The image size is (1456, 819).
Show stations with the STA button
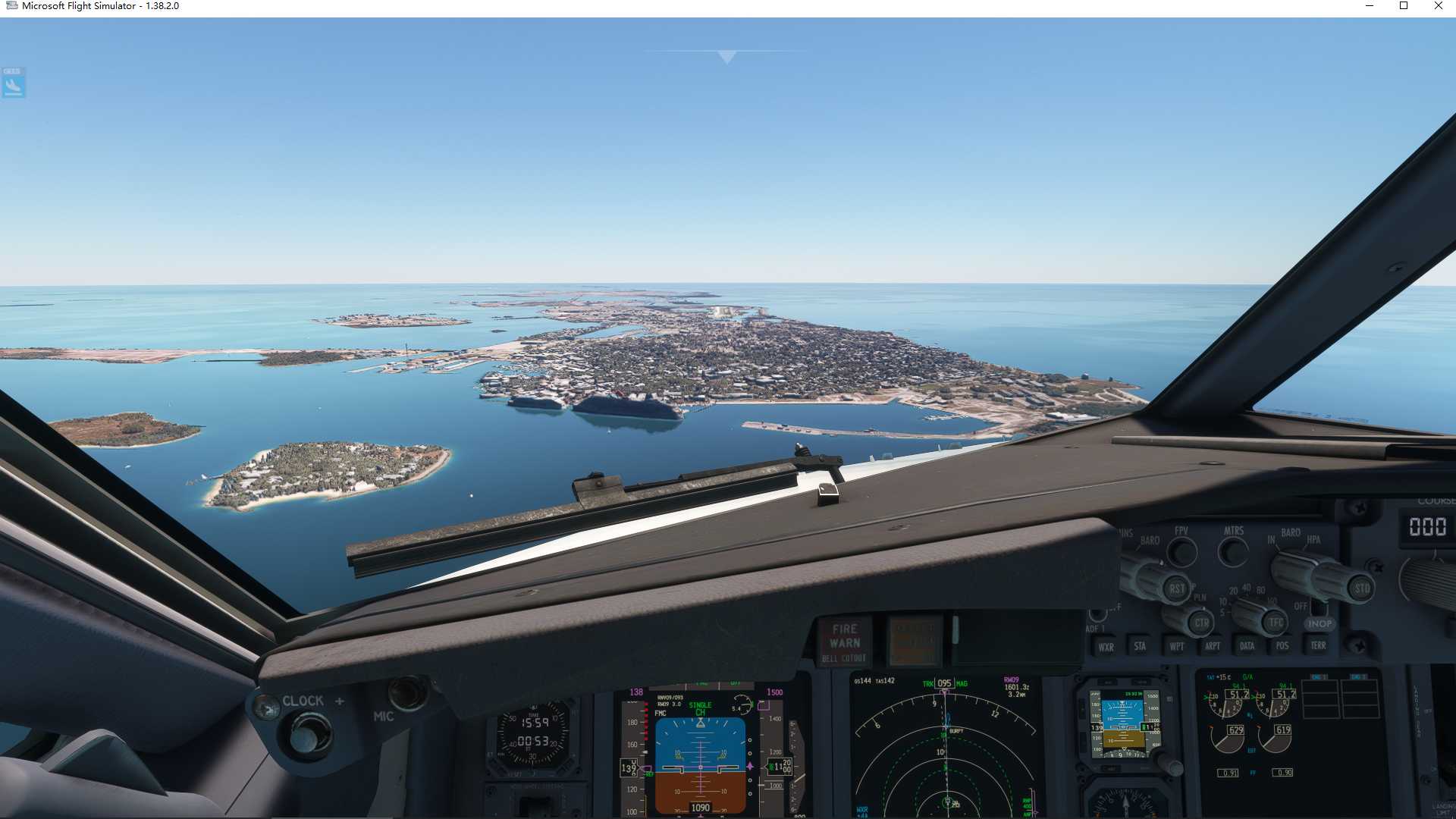pos(1140,646)
